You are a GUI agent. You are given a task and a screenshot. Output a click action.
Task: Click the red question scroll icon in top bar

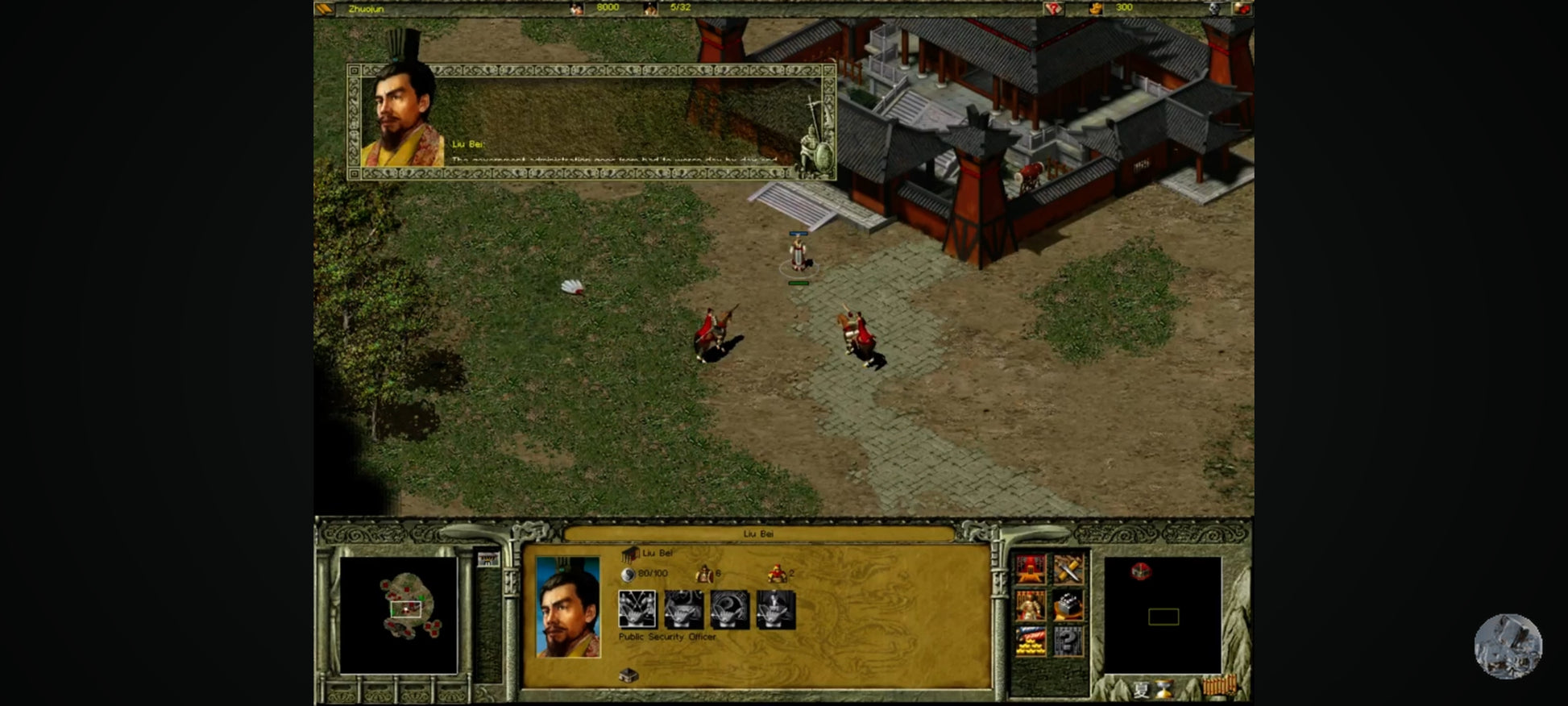tap(1053, 9)
